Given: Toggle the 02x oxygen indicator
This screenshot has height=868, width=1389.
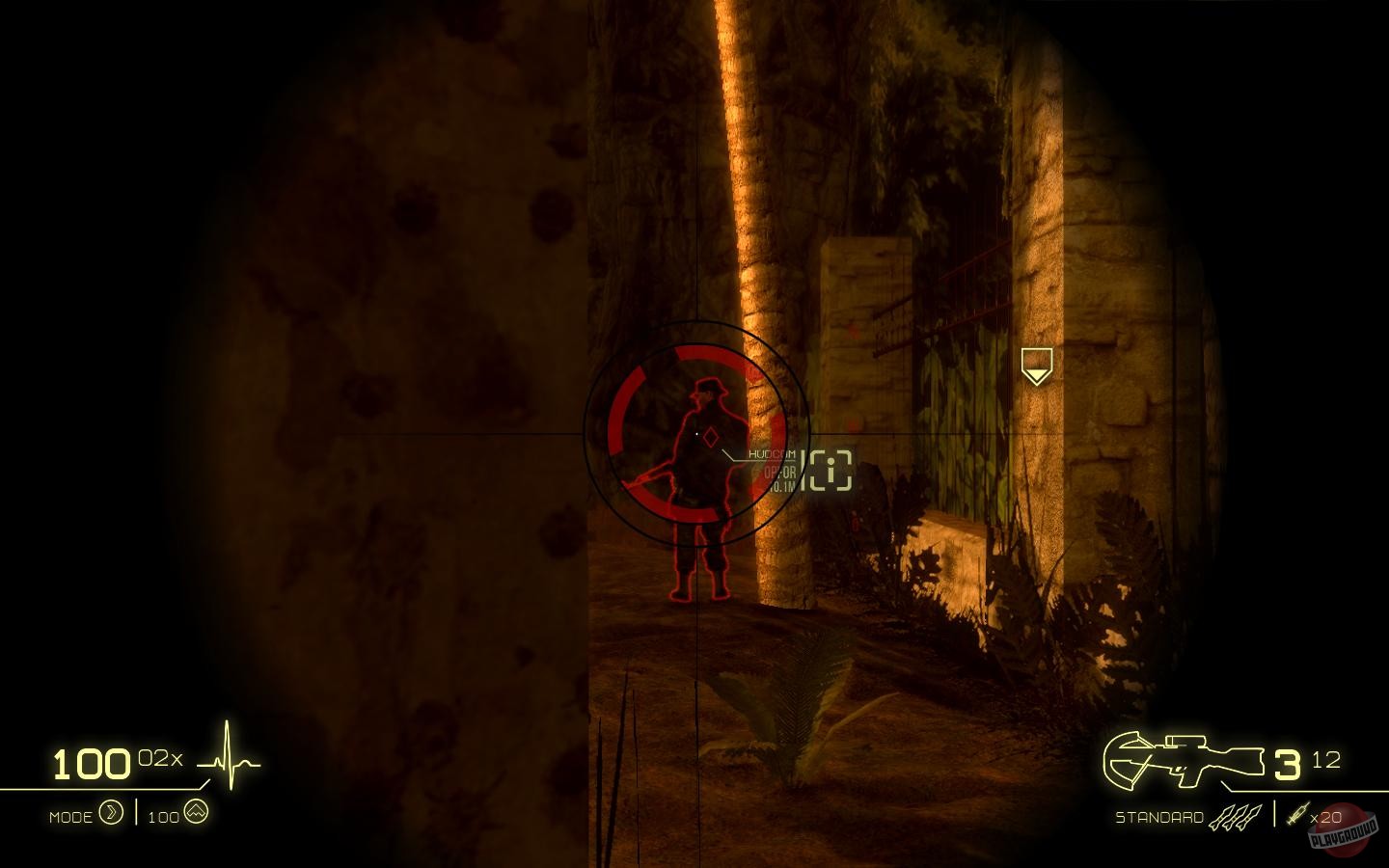Looking at the screenshot, I should pyautogui.click(x=160, y=758).
